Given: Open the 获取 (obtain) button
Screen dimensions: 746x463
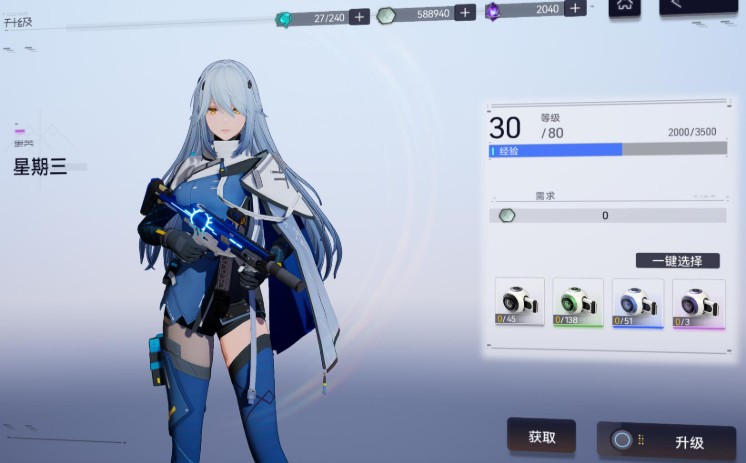Looking at the screenshot, I should 541,437.
